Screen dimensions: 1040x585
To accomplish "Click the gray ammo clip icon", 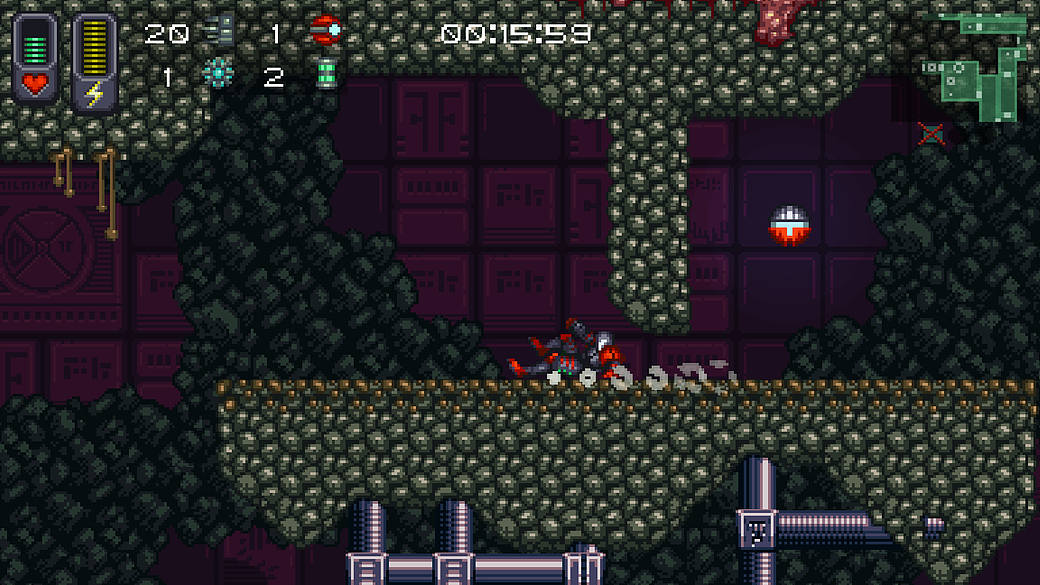I will click(x=221, y=32).
